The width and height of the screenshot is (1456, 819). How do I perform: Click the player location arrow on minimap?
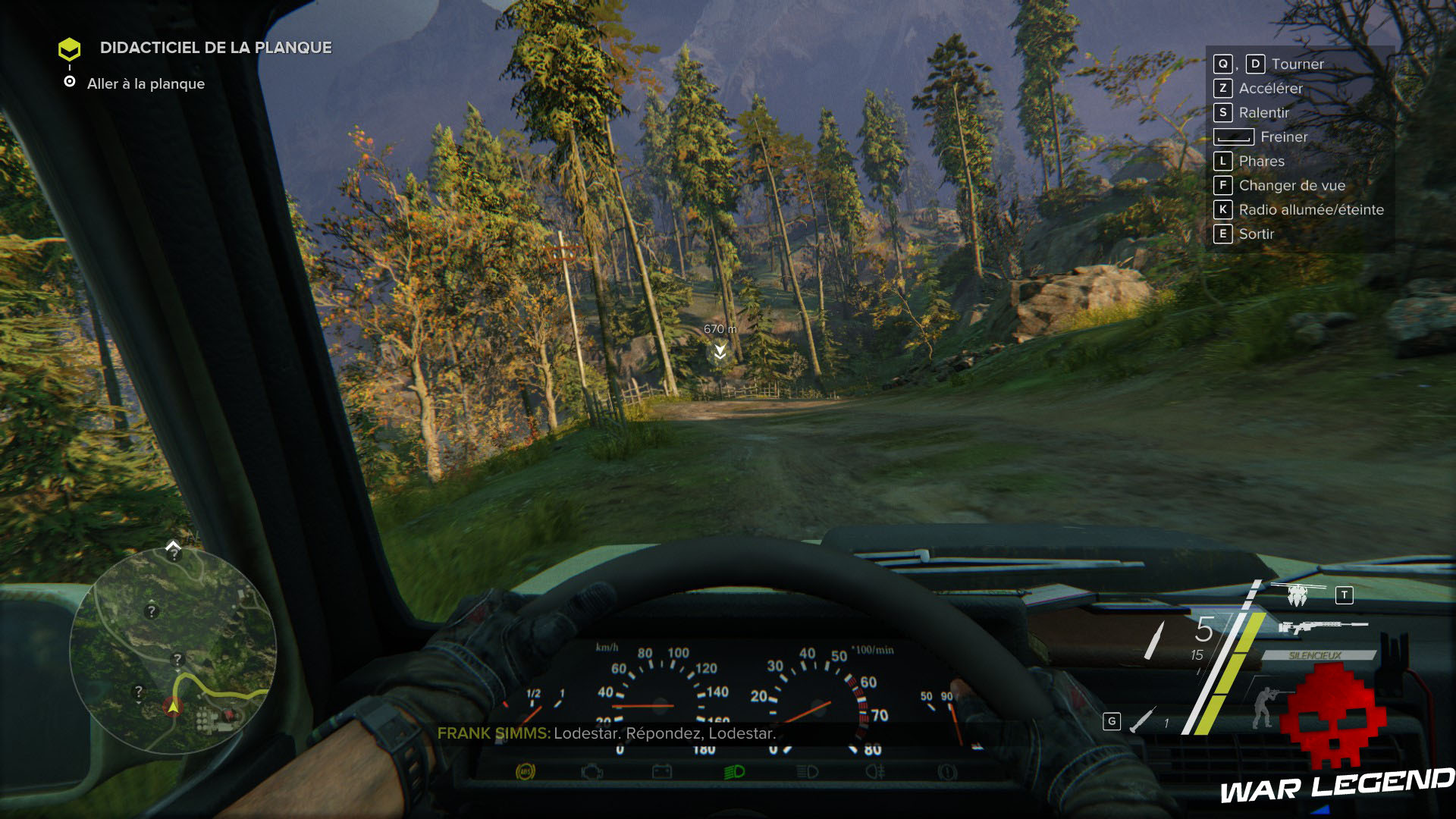[x=173, y=707]
